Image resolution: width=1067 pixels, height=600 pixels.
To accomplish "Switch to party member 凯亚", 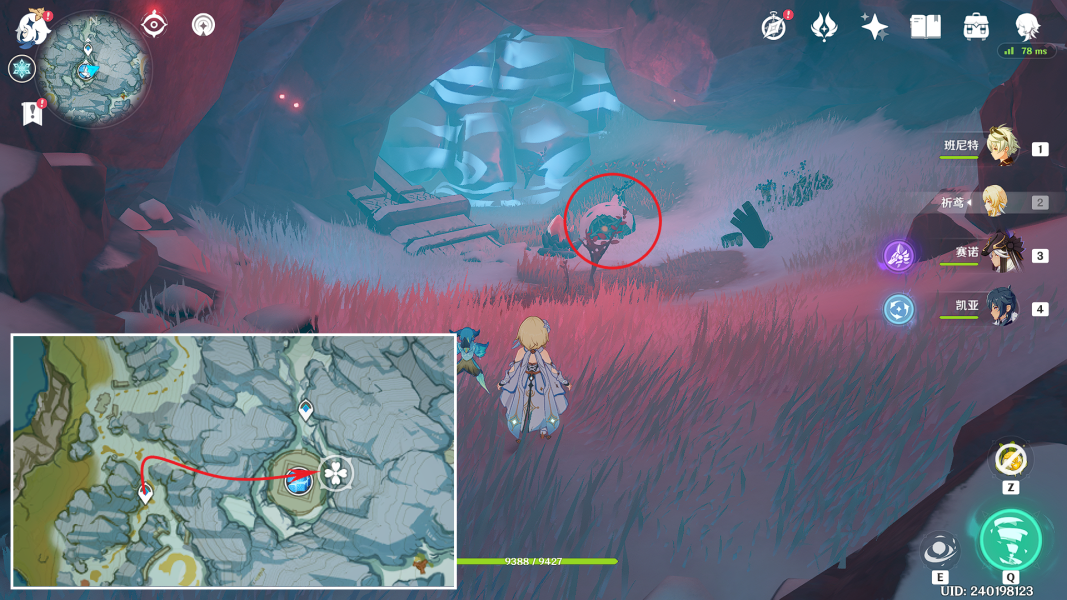I will (1000, 308).
